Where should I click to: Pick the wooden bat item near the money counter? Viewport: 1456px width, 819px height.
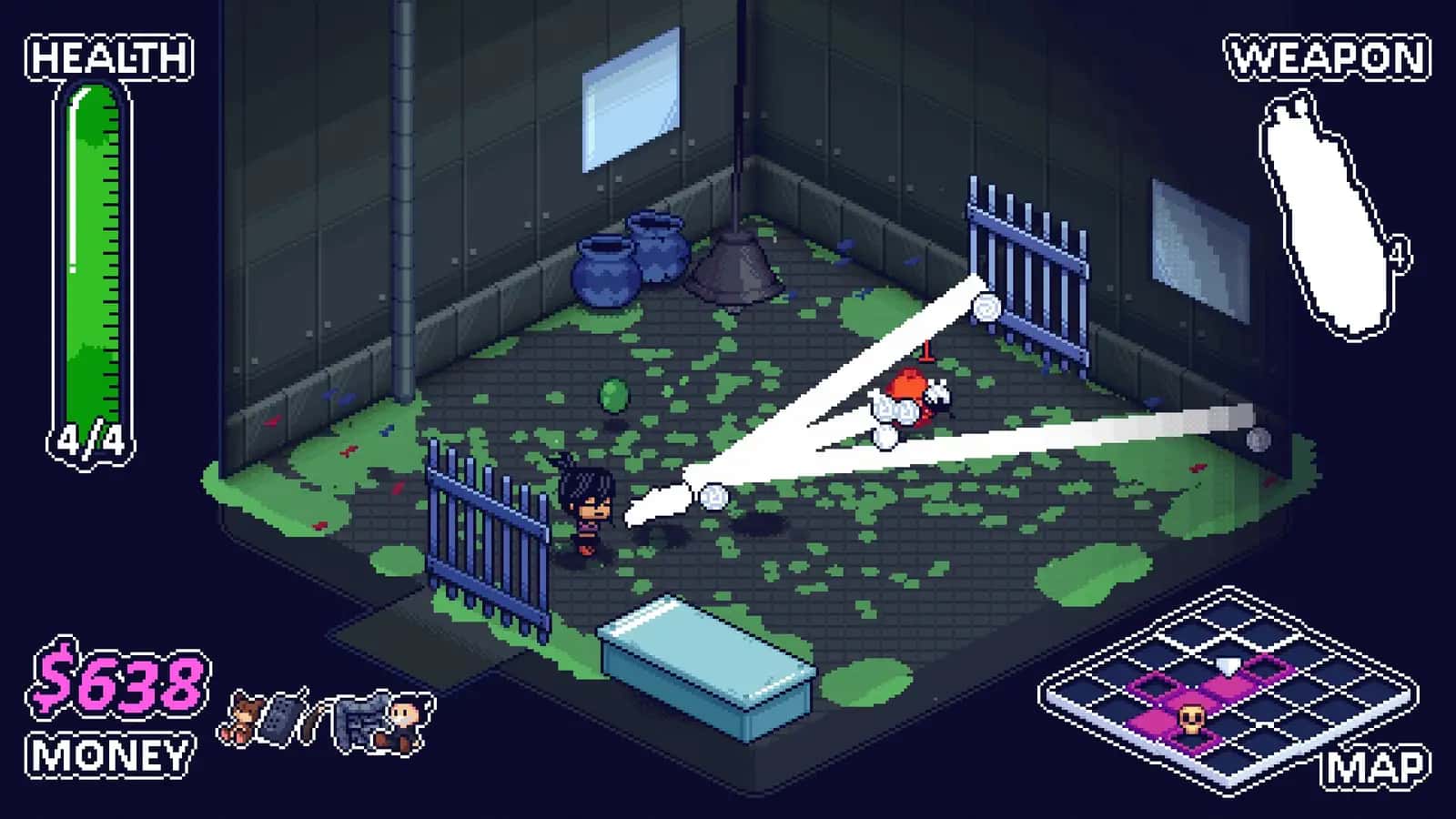313,719
